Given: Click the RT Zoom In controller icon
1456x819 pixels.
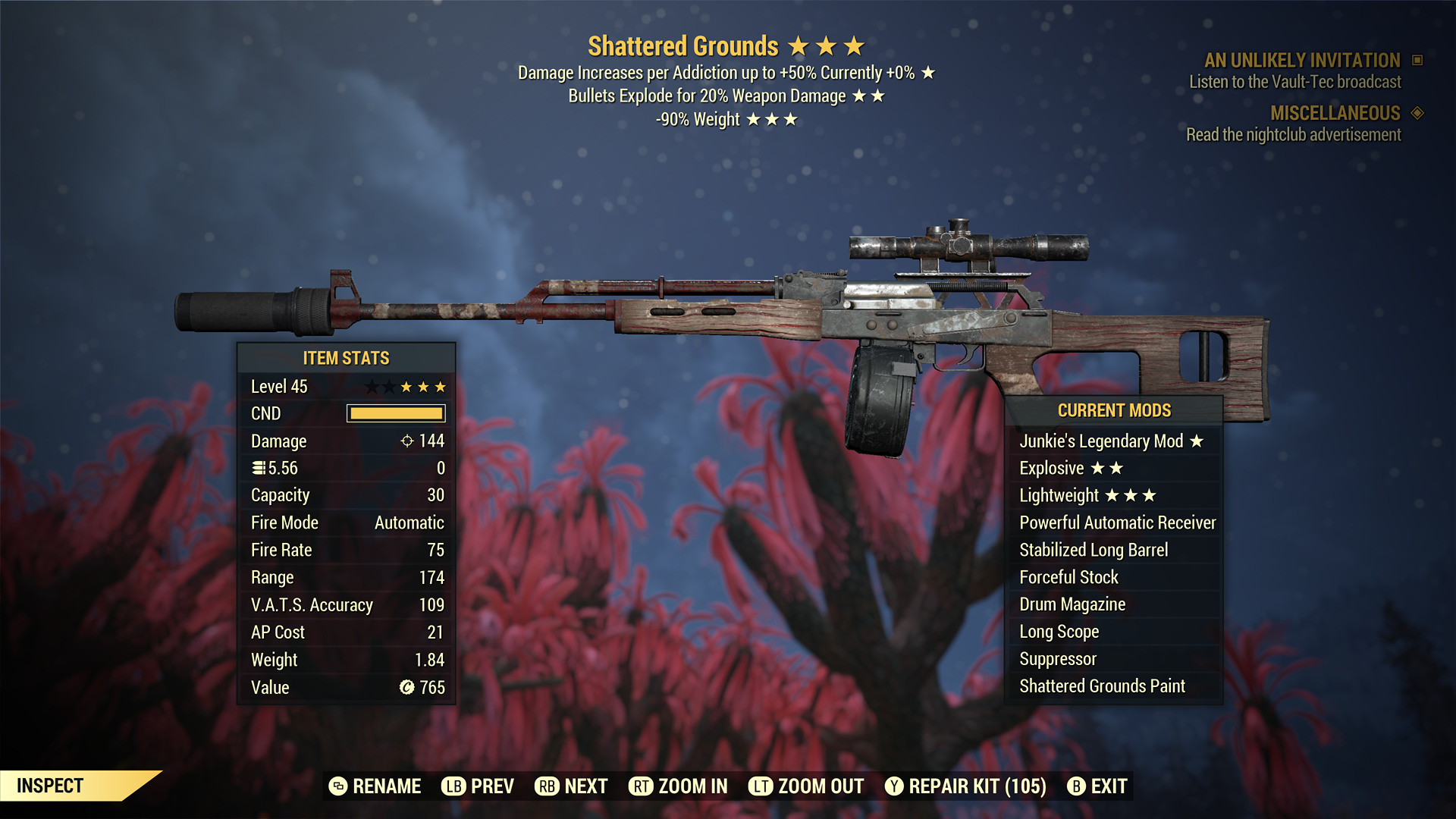Looking at the screenshot, I should coord(642,786).
